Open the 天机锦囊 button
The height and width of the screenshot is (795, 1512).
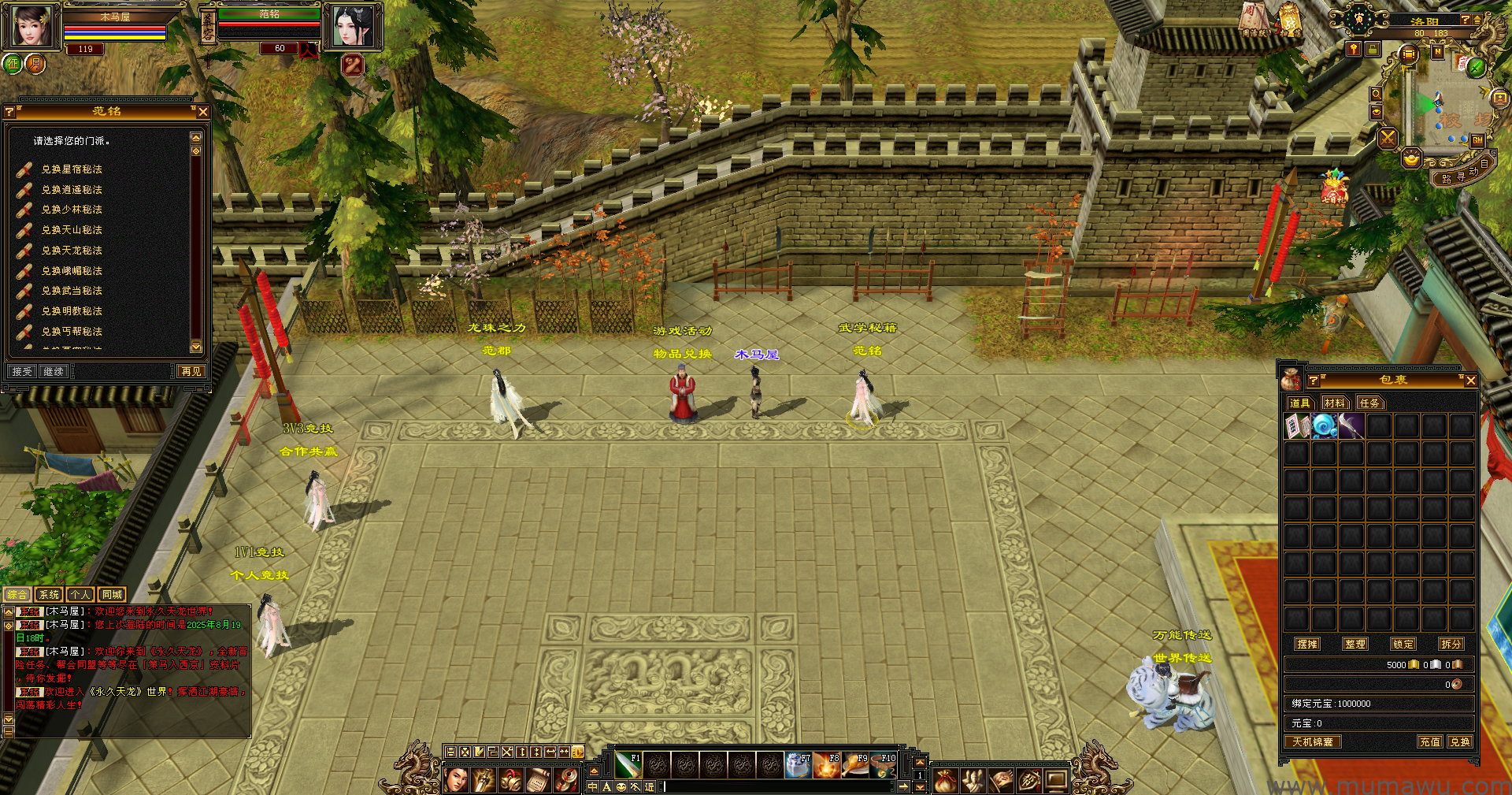pos(1313,741)
